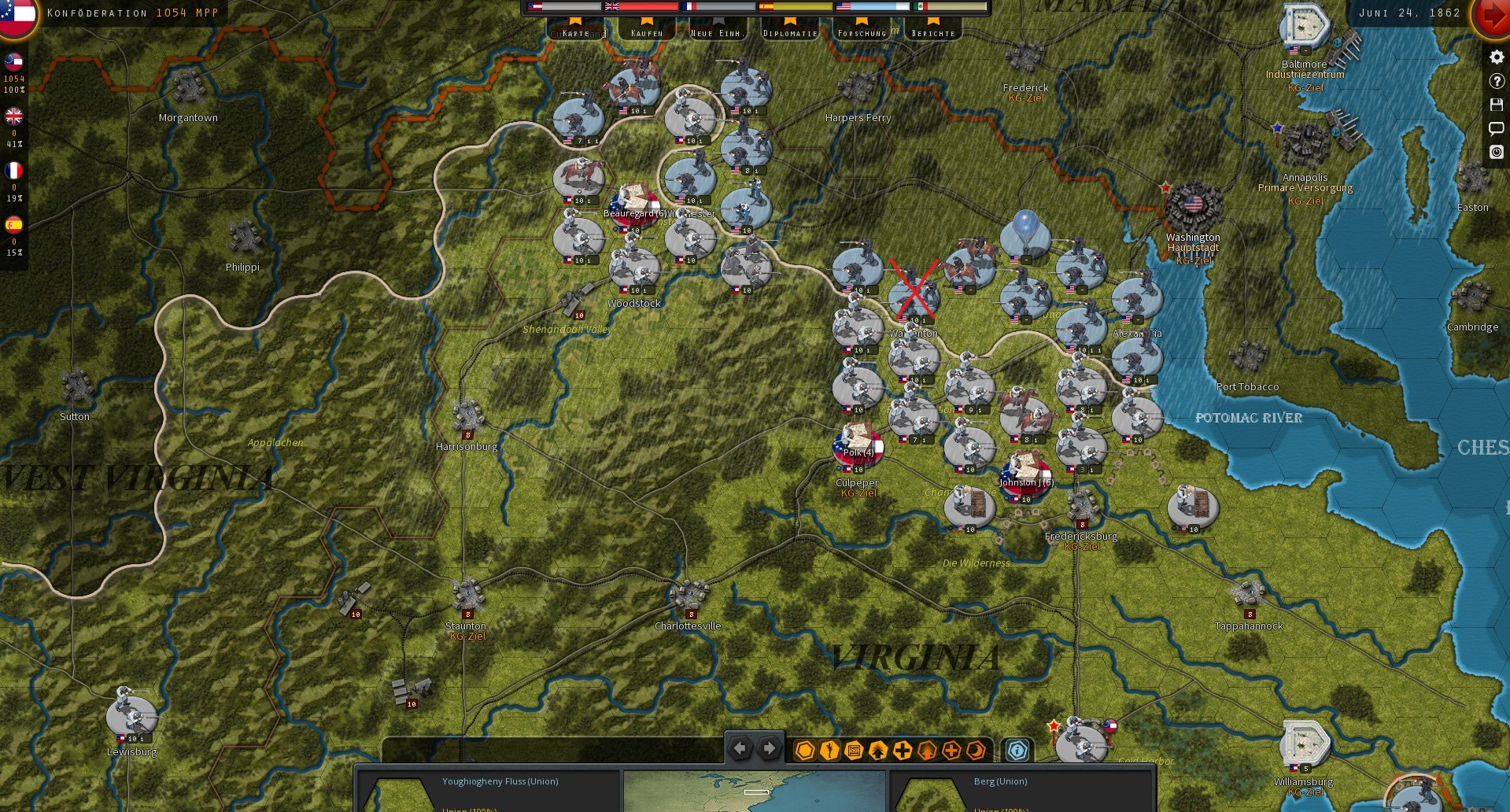Toggle the plain hexagon map overlay icon

point(804,751)
